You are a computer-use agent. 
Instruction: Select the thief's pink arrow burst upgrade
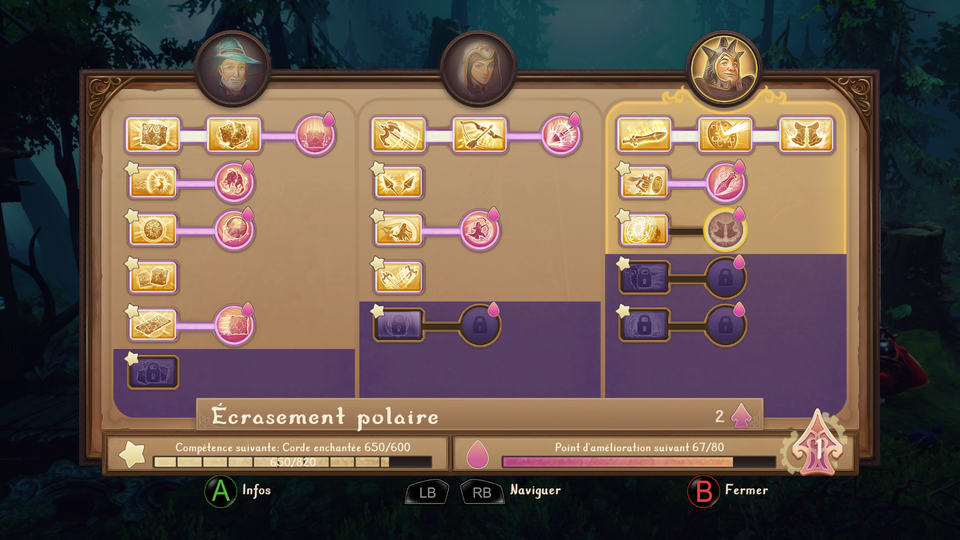561,135
